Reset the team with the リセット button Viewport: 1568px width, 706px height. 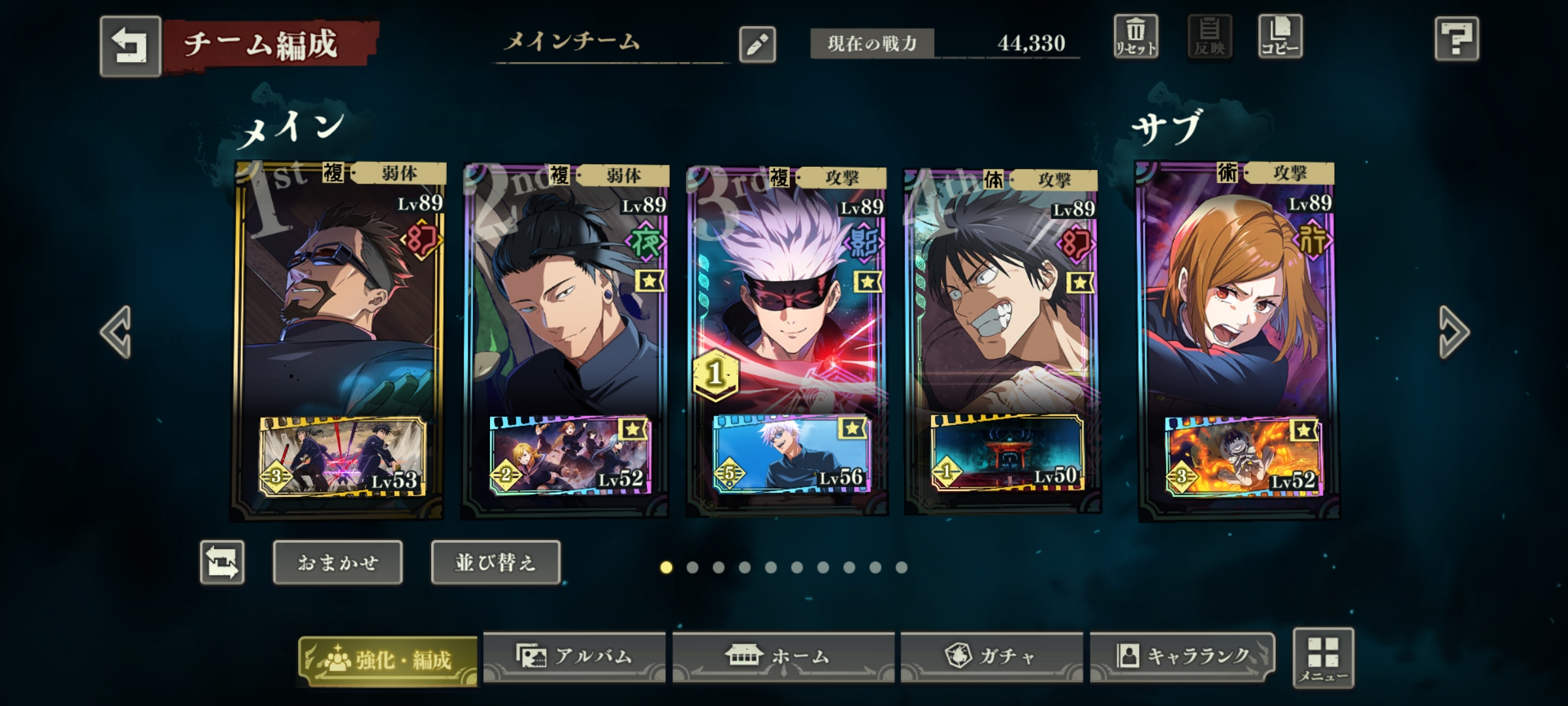tap(1135, 37)
